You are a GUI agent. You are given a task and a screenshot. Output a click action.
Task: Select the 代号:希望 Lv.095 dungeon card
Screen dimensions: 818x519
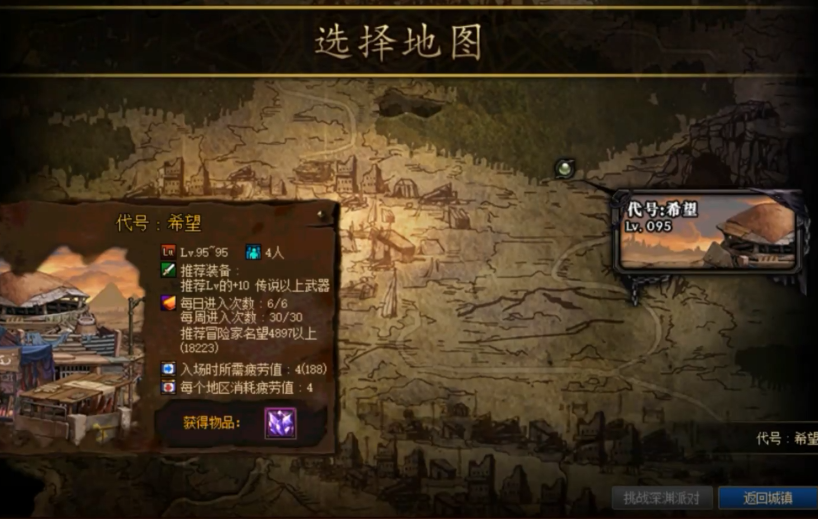[709, 235]
